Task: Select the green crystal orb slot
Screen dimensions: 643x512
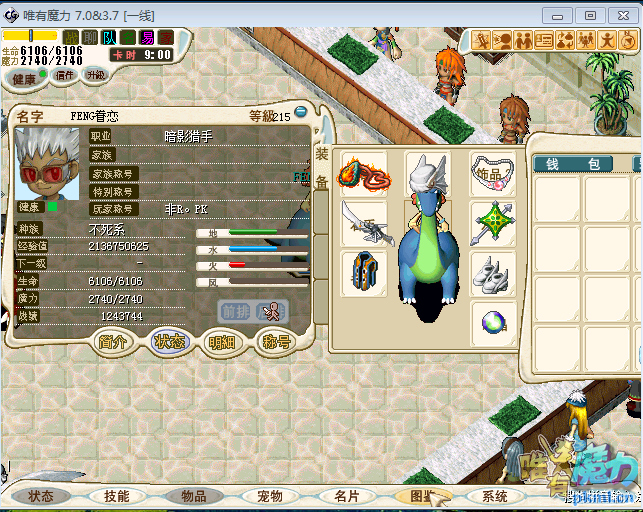Action: [493, 323]
